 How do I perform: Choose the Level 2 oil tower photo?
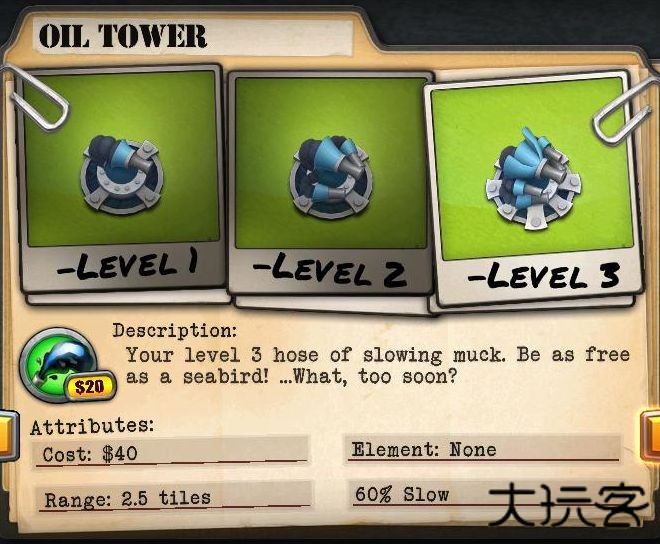click(328, 185)
